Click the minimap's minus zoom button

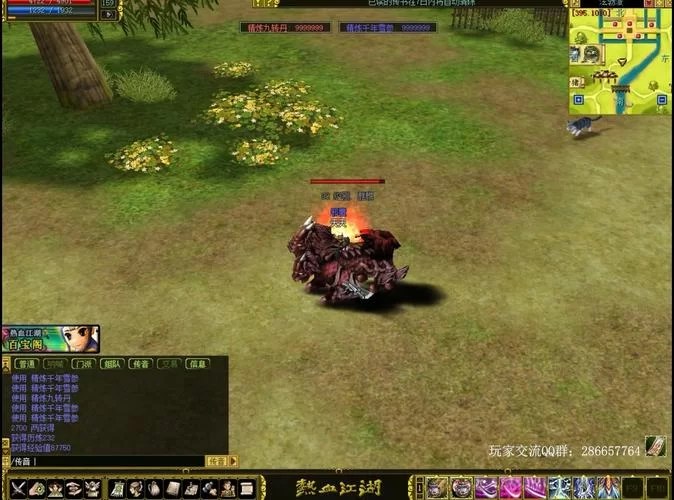pos(660,98)
